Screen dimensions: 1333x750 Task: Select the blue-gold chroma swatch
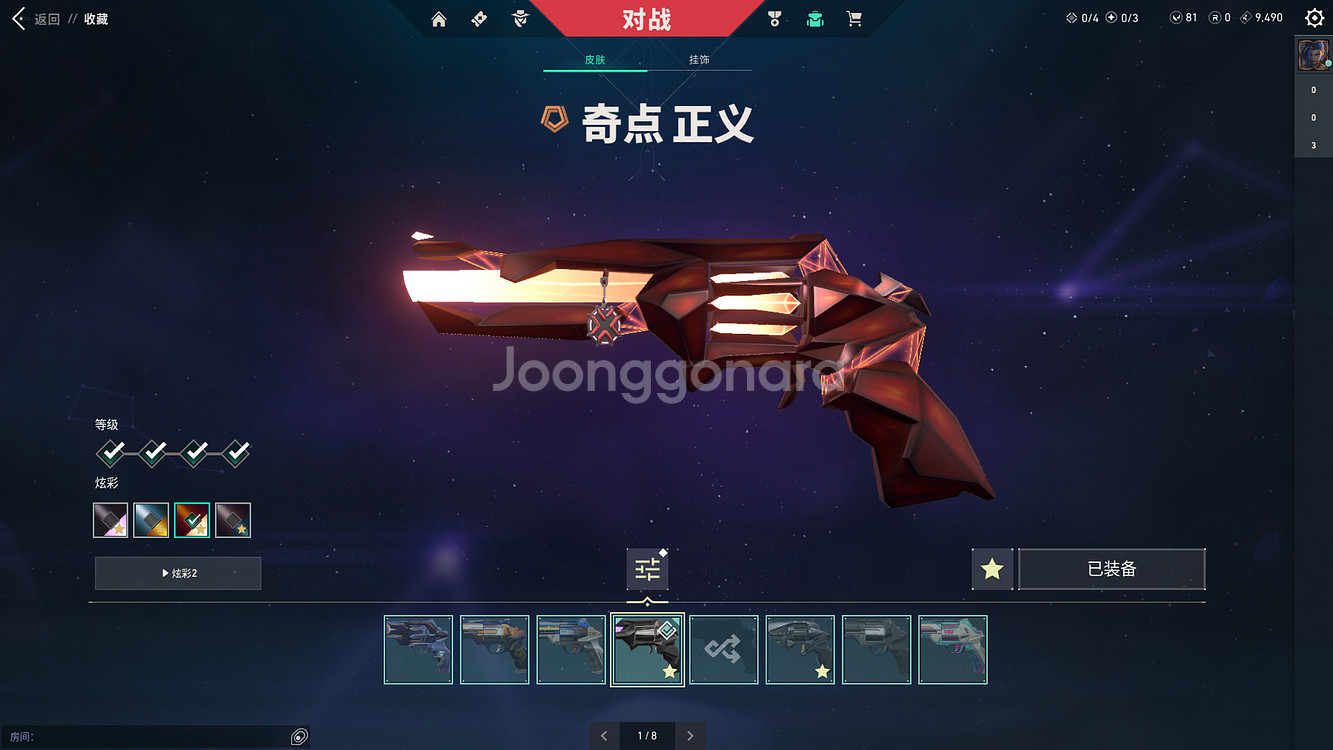point(151,520)
